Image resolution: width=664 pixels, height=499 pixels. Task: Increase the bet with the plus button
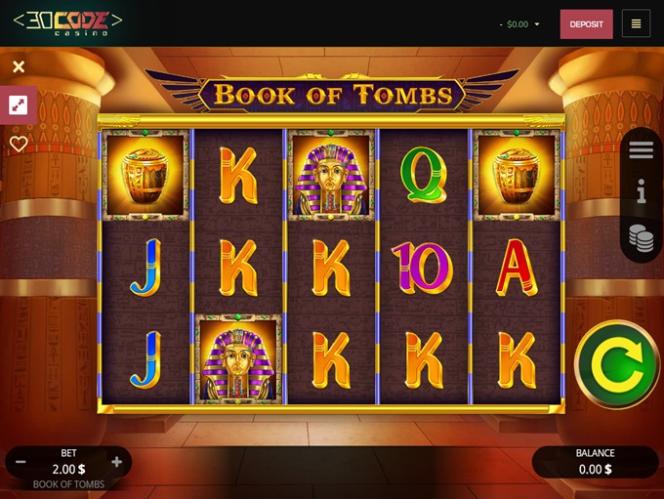[x=117, y=462]
